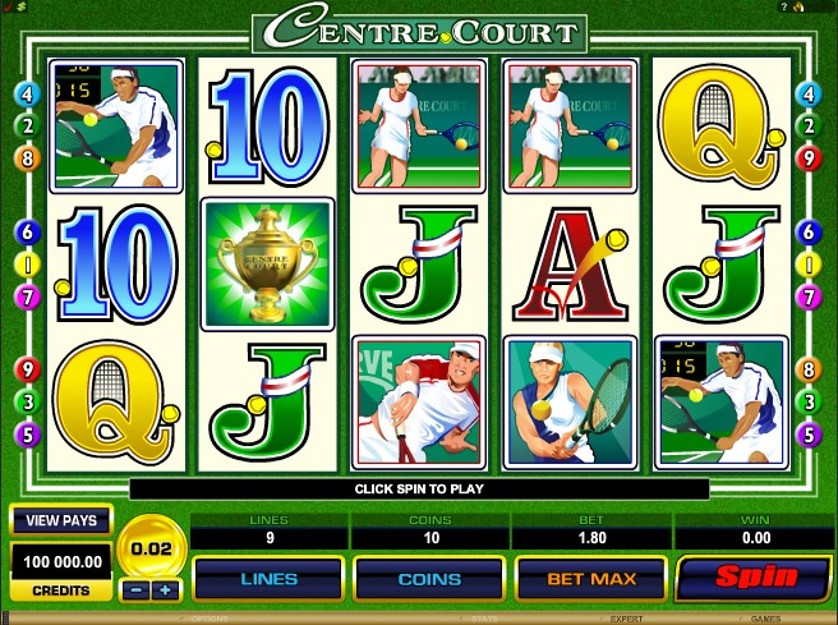Choose the Lines button
The height and width of the screenshot is (625, 838).
point(268,578)
